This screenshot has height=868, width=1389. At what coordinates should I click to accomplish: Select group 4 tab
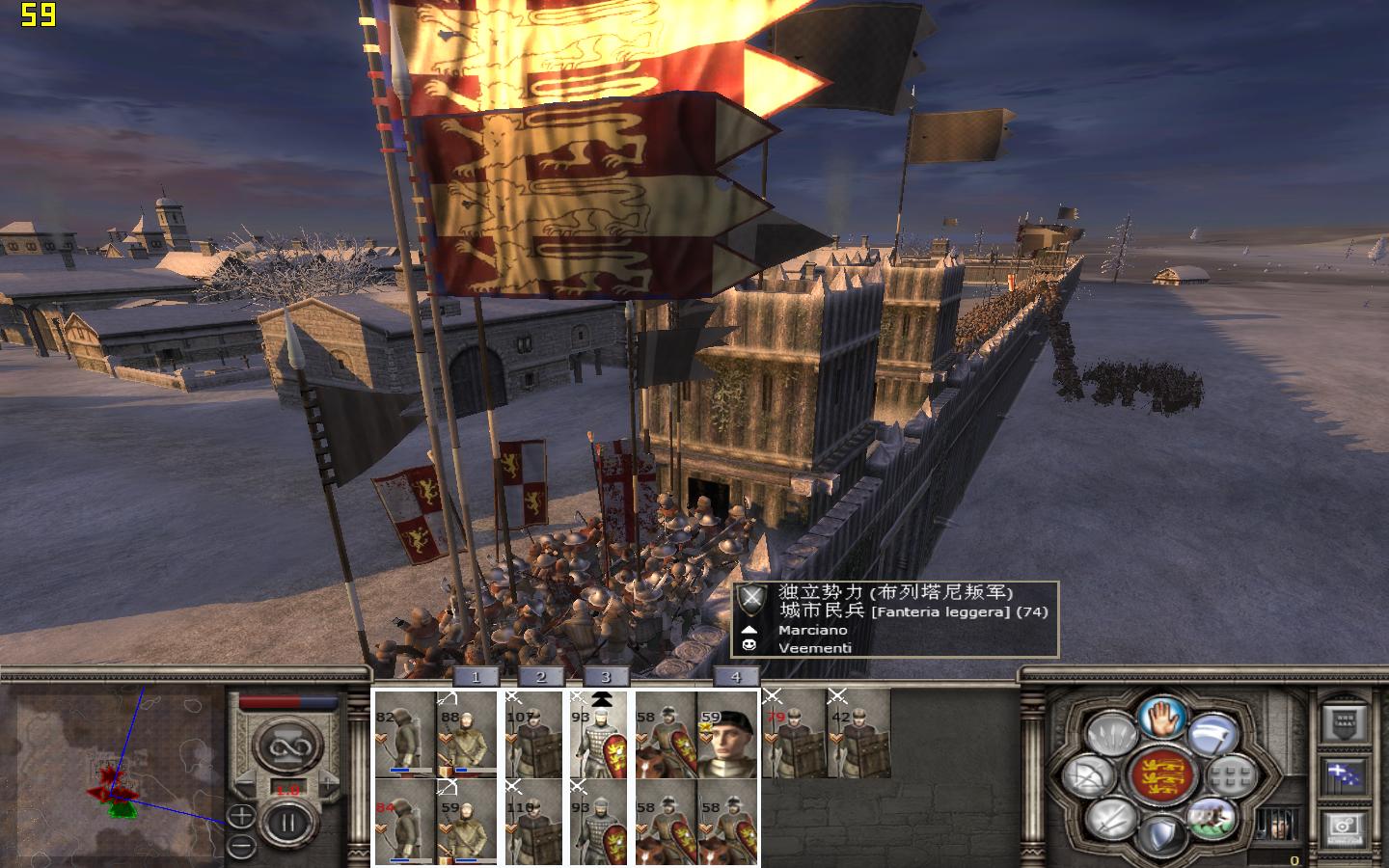(736, 677)
